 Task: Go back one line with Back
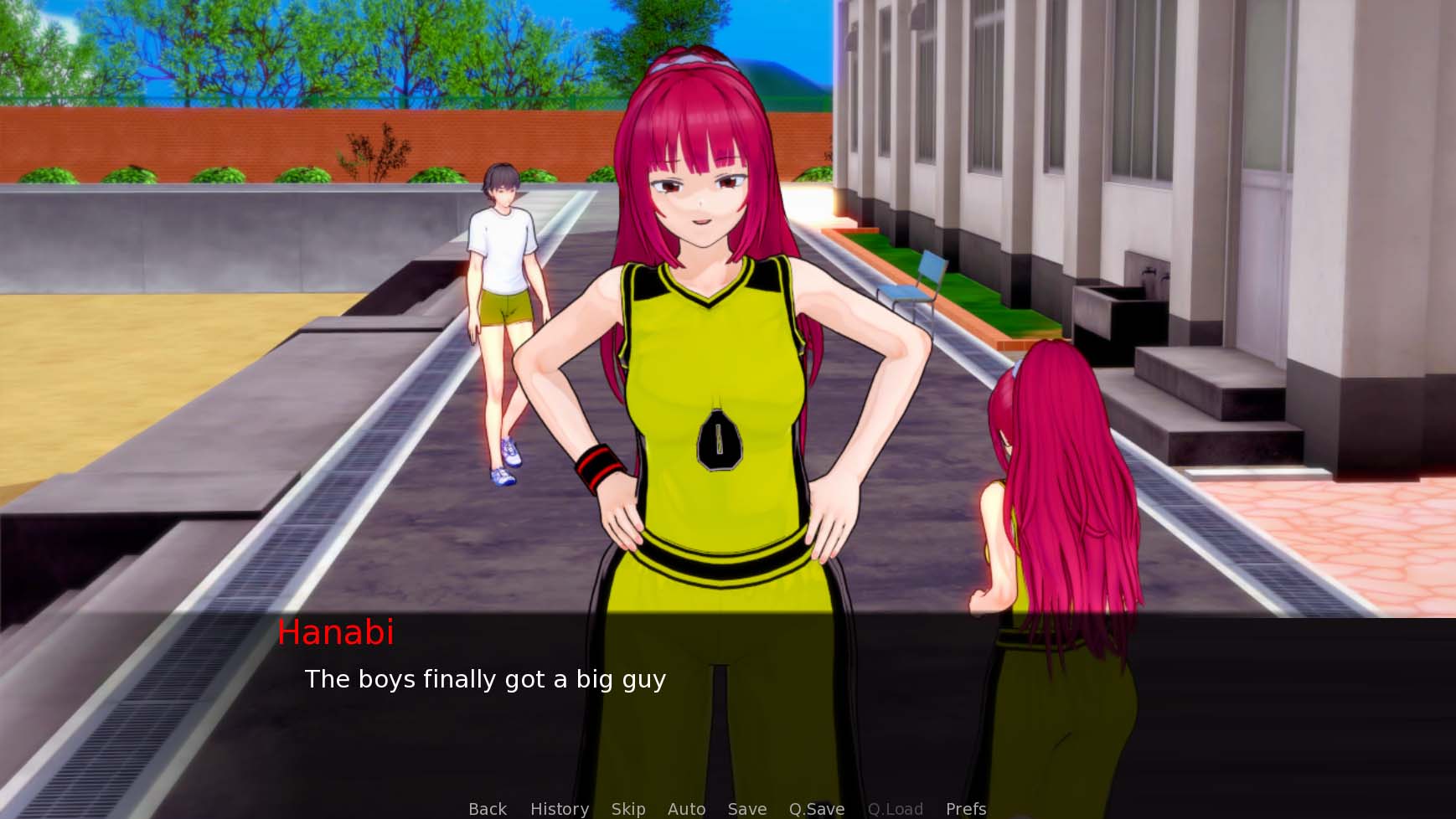[x=488, y=808]
